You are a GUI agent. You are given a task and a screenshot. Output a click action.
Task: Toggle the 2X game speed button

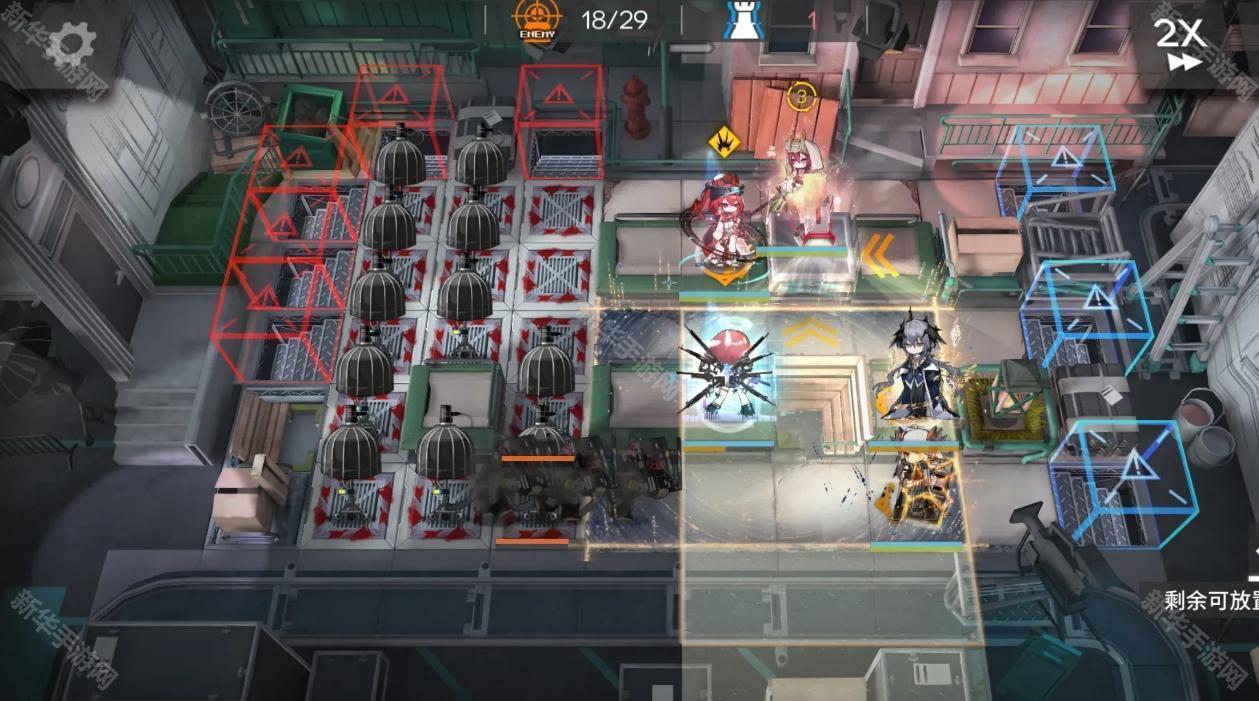click(1180, 44)
